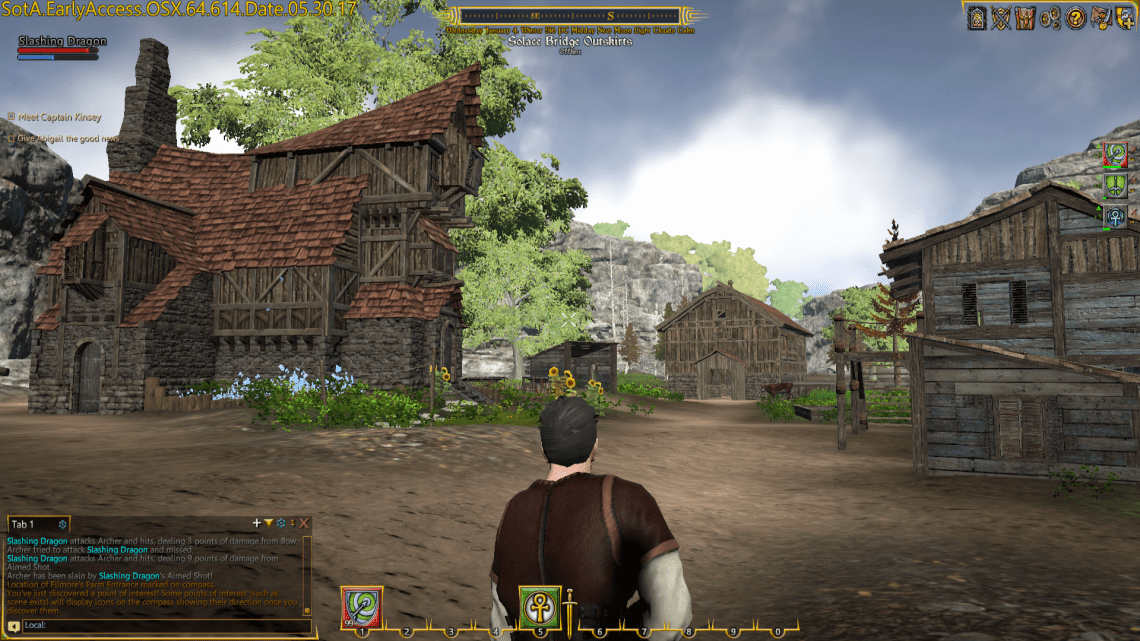Open the chat filter funnel
1140x641 pixels.
(x=268, y=523)
